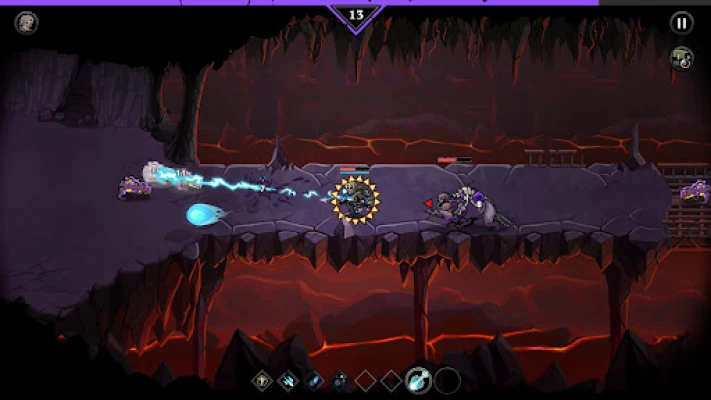This screenshot has width=711, height=400.
Task: Choose the single blue crystal skill diamond
Action: [x=315, y=380]
